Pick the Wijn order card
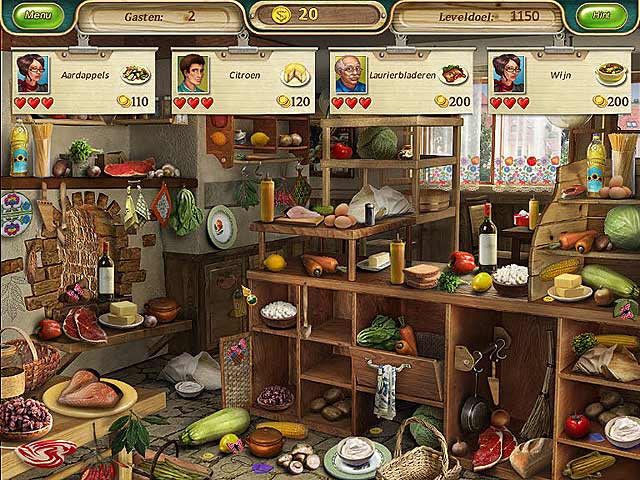The height and width of the screenshot is (480, 640). [560, 81]
